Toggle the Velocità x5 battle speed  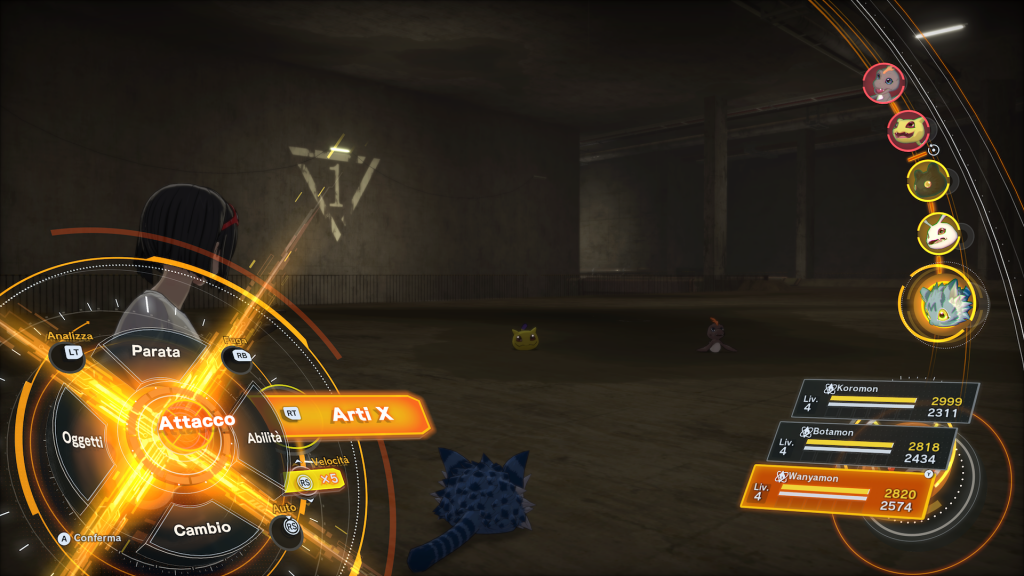point(318,479)
